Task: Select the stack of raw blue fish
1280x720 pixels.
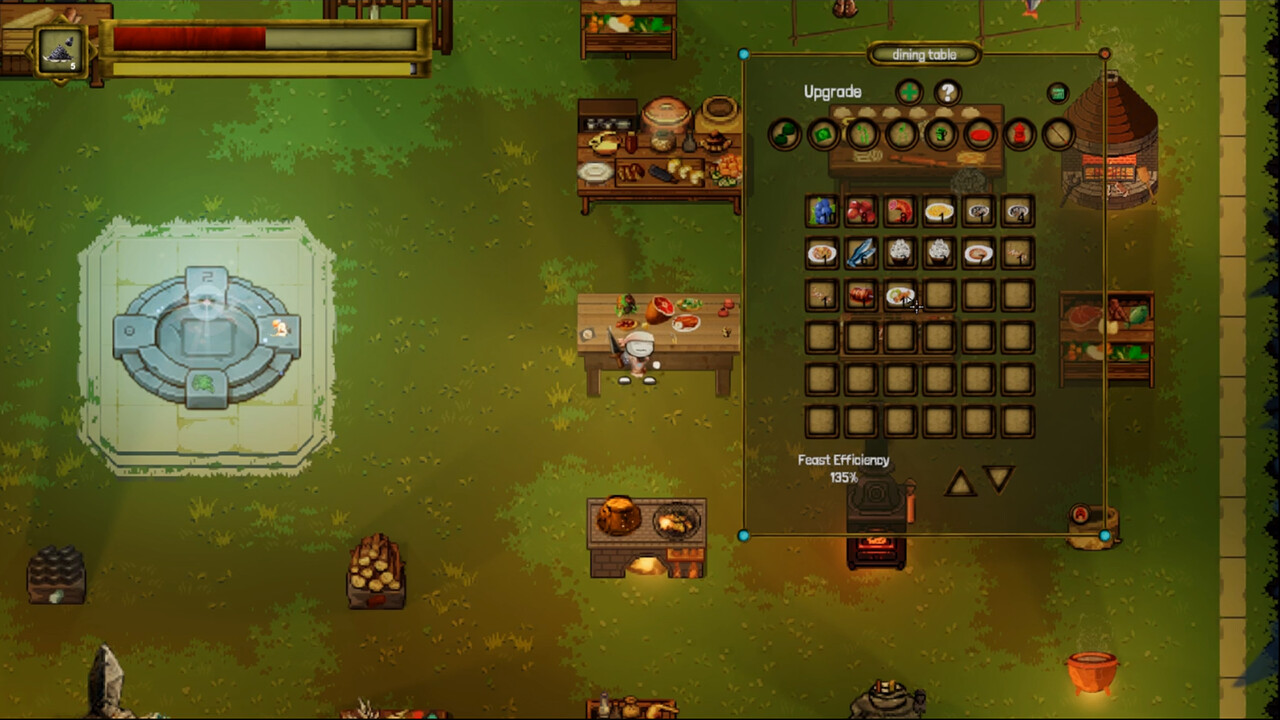Action: coord(861,253)
